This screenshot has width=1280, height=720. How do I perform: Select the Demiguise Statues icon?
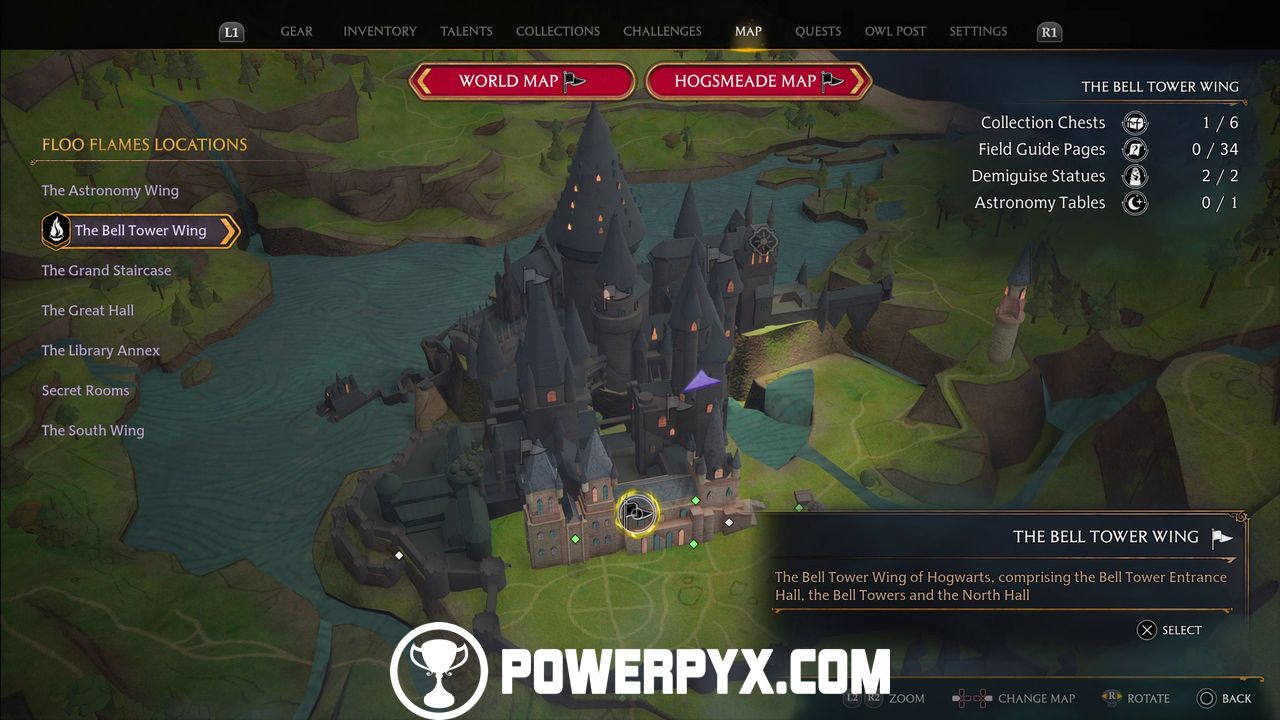1134,176
